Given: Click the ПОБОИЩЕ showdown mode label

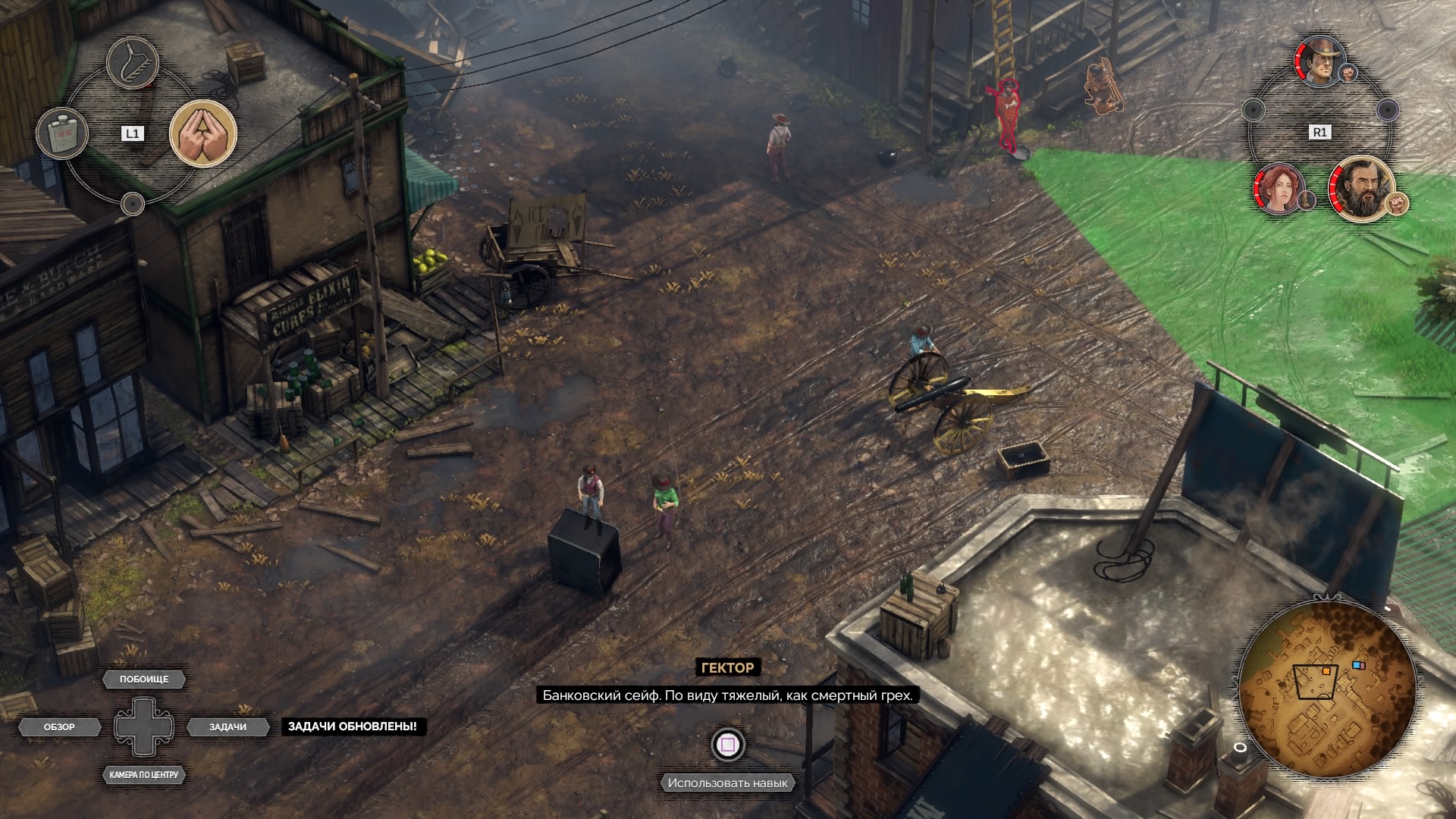Looking at the screenshot, I should (x=144, y=679).
